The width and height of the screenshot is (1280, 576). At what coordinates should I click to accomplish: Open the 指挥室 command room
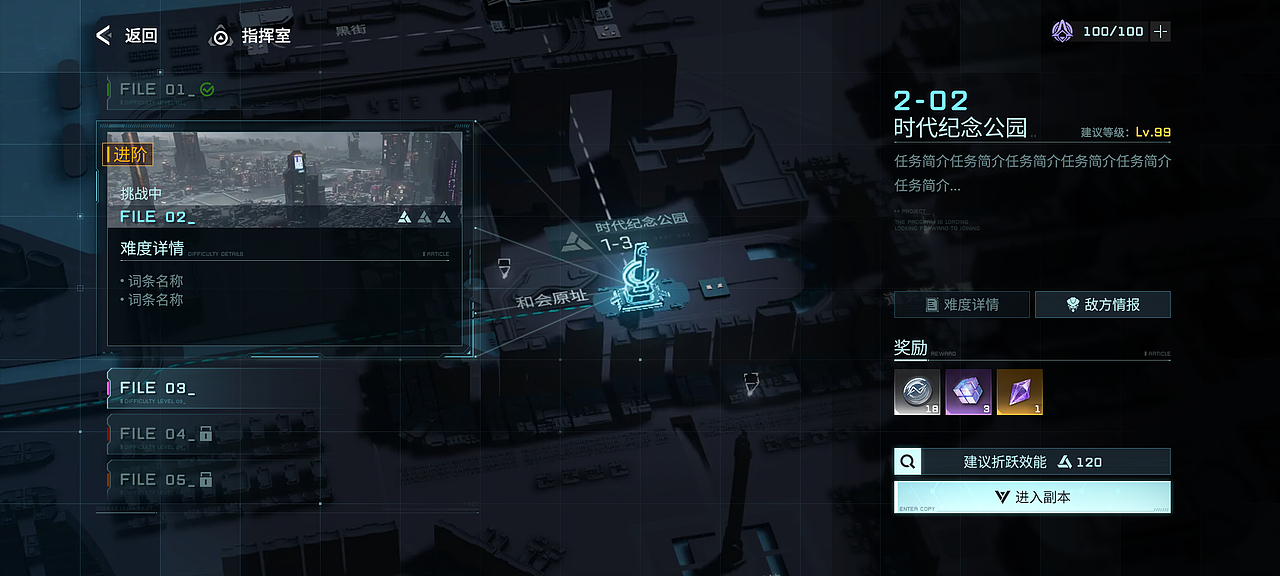[x=251, y=37]
